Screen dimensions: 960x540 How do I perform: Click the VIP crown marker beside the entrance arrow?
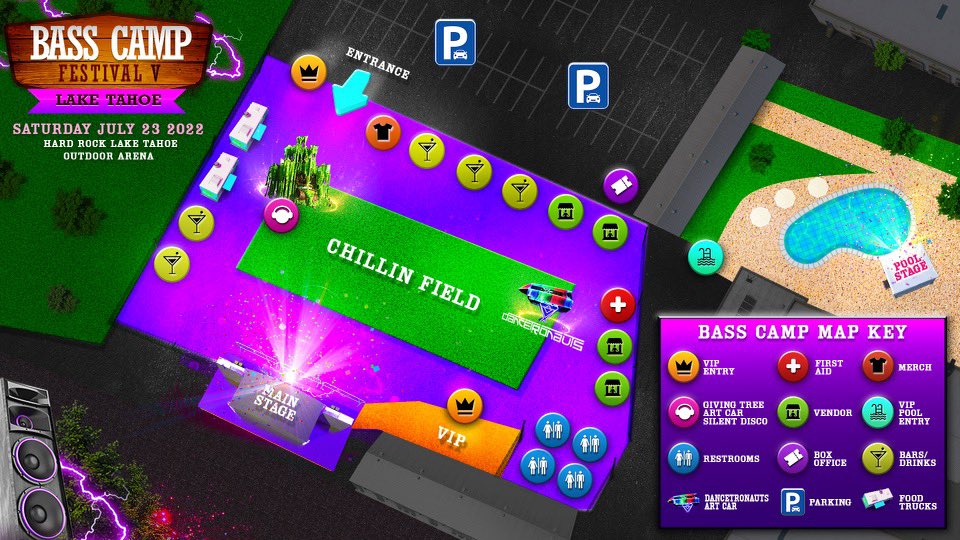[308, 72]
